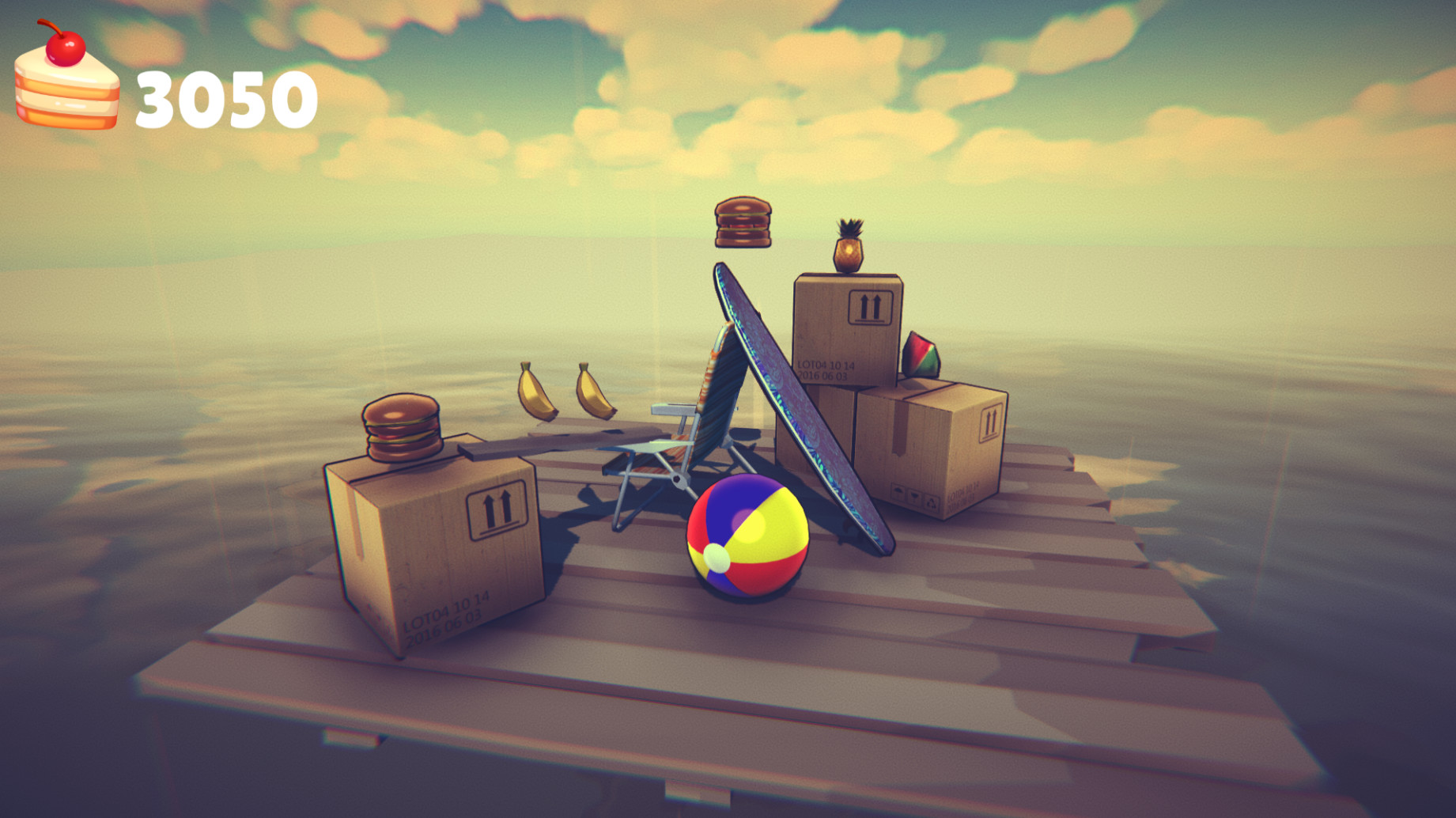Viewport: 1456px width, 818px height.
Task: Click the fragile arrows symbol on left box
Action: pyautogui.click(x=496, y=510)
